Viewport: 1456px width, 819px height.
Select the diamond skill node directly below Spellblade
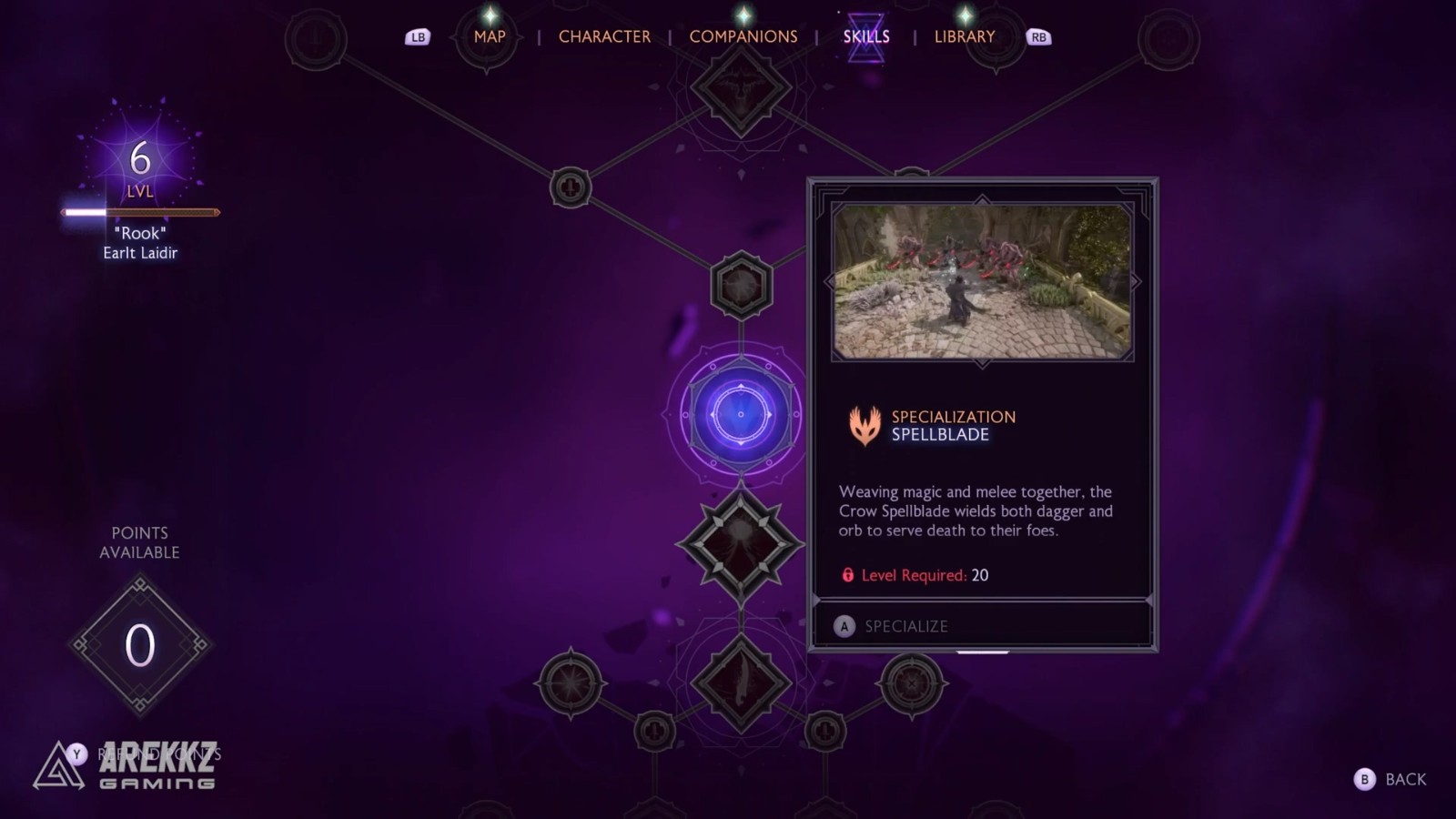(741, 544)
